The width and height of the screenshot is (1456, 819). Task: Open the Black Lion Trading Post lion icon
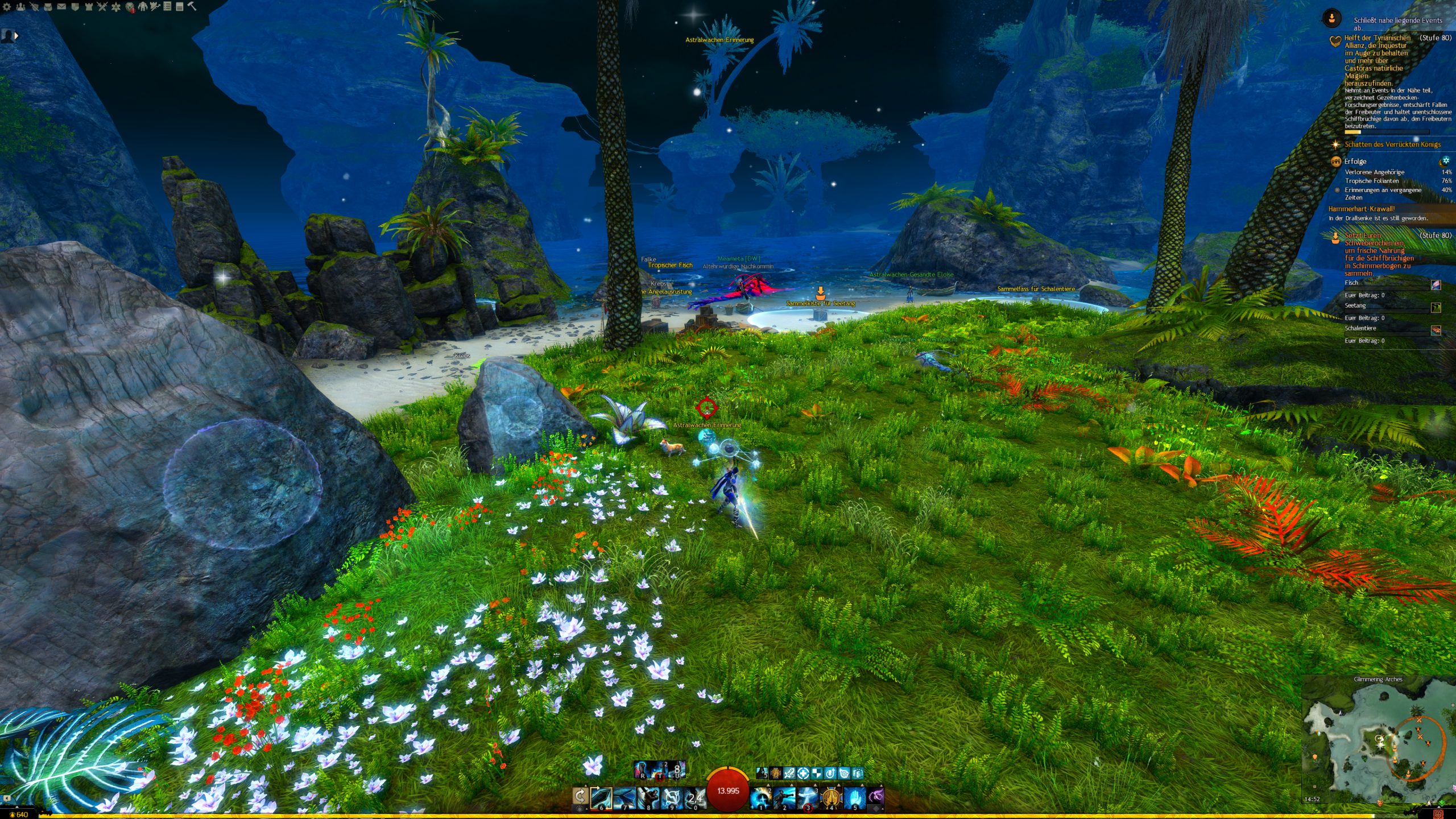130,7
